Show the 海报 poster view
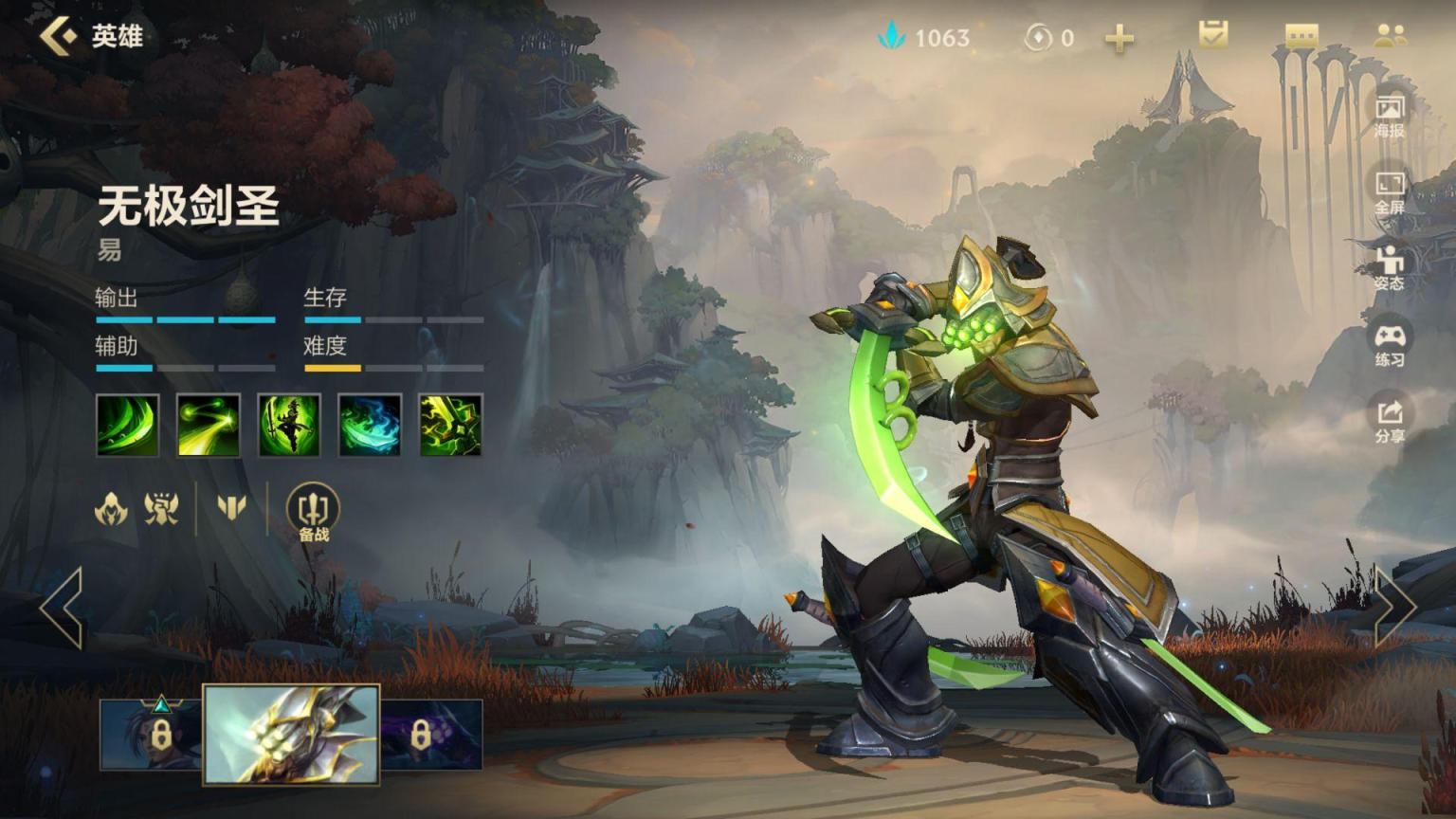The width and height of the screenshot is (1456, 819). tap(1390, 114)
